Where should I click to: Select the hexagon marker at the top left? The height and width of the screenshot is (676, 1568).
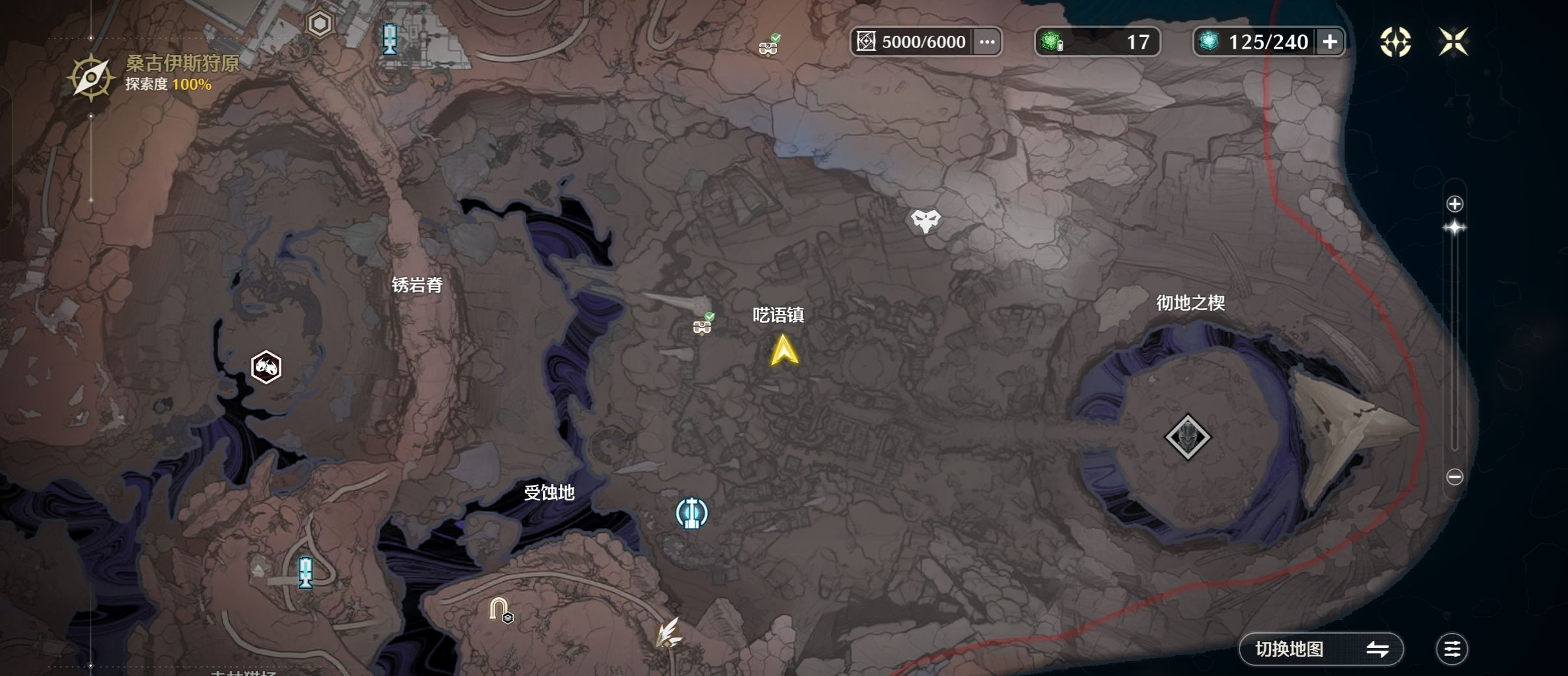[320, 25]
